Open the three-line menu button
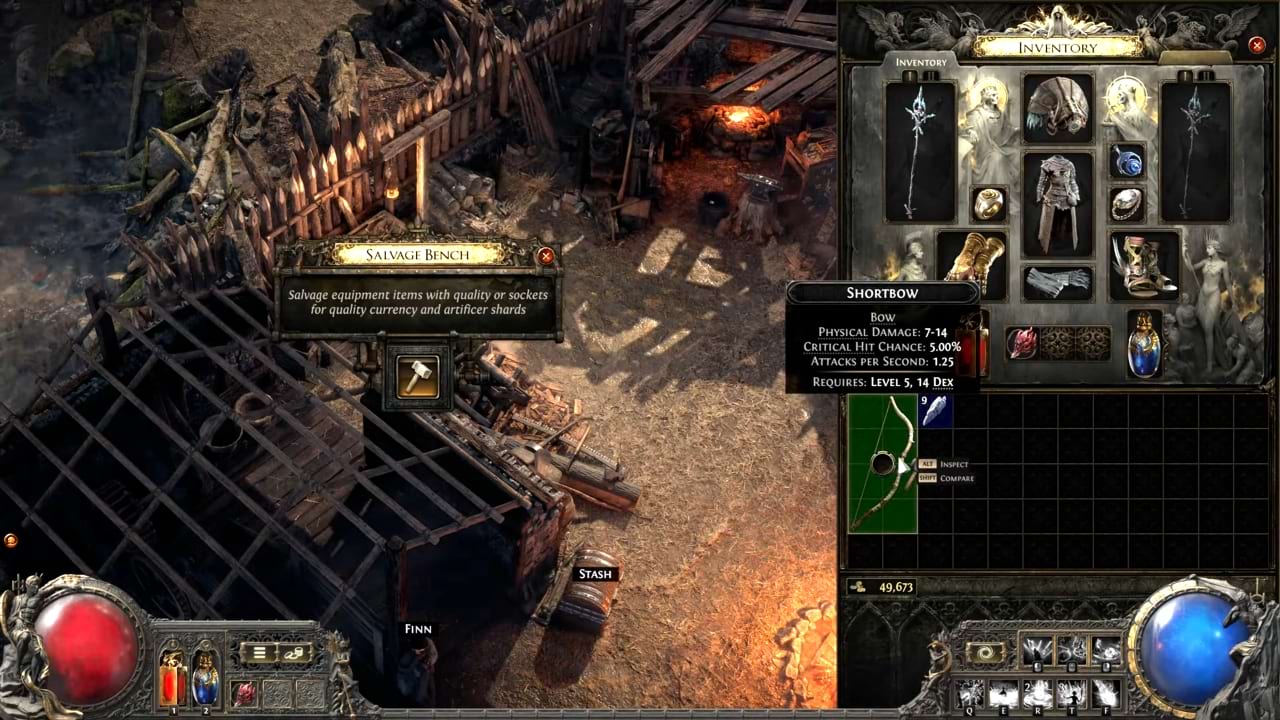This screenshot has width=1280, height=720. (x=258, y=654)
